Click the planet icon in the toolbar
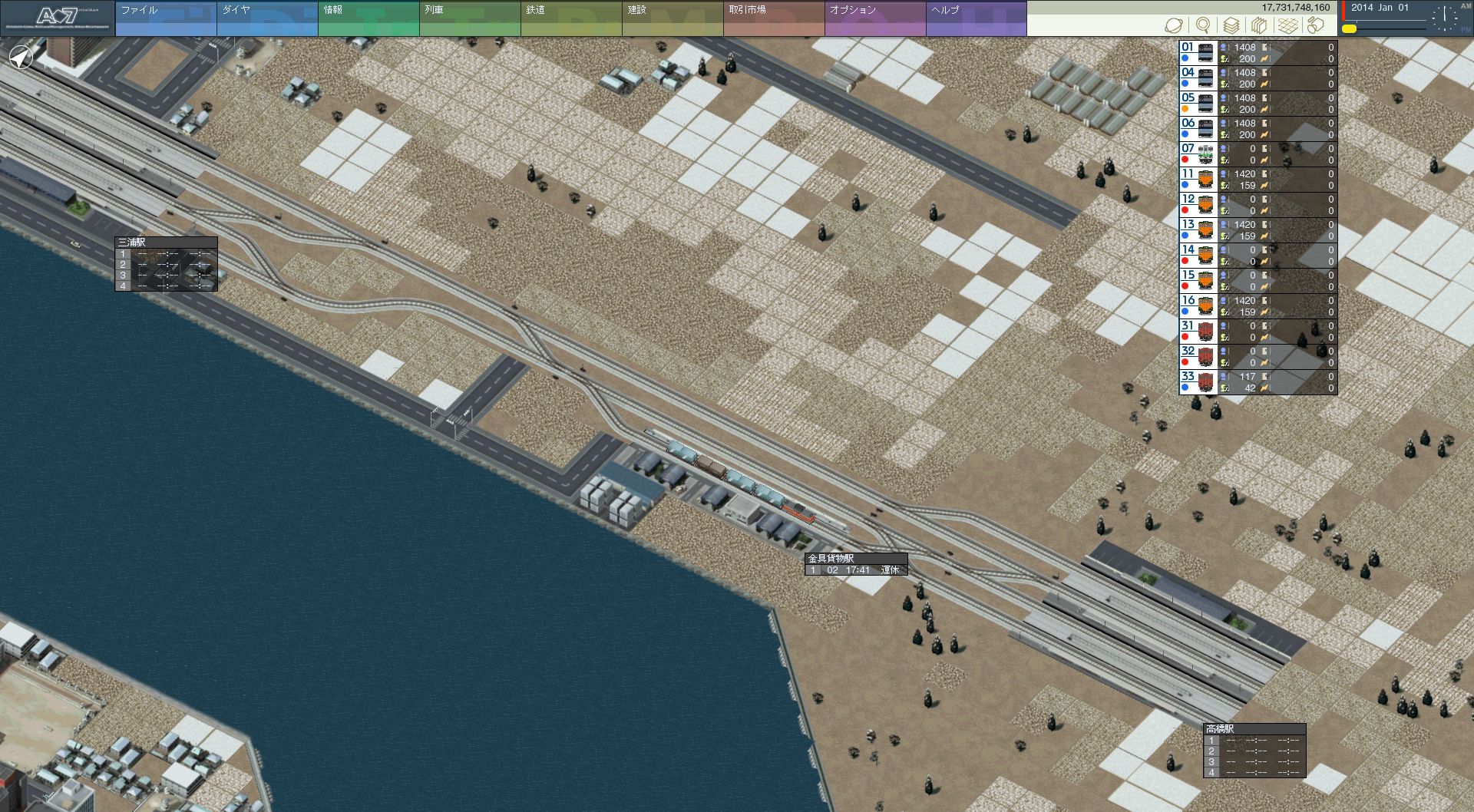This screenshot has height=812, width=1474. pyautogui.click(x=1174, y=26)
